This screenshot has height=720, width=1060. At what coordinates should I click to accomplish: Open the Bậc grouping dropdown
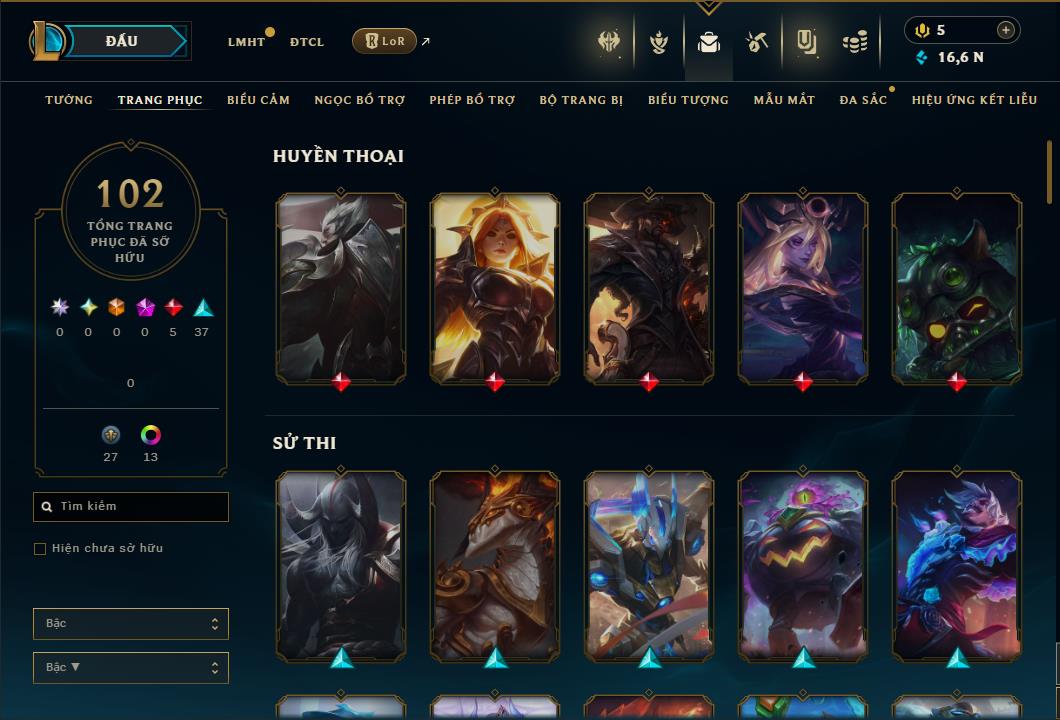(x=131, y=624)
